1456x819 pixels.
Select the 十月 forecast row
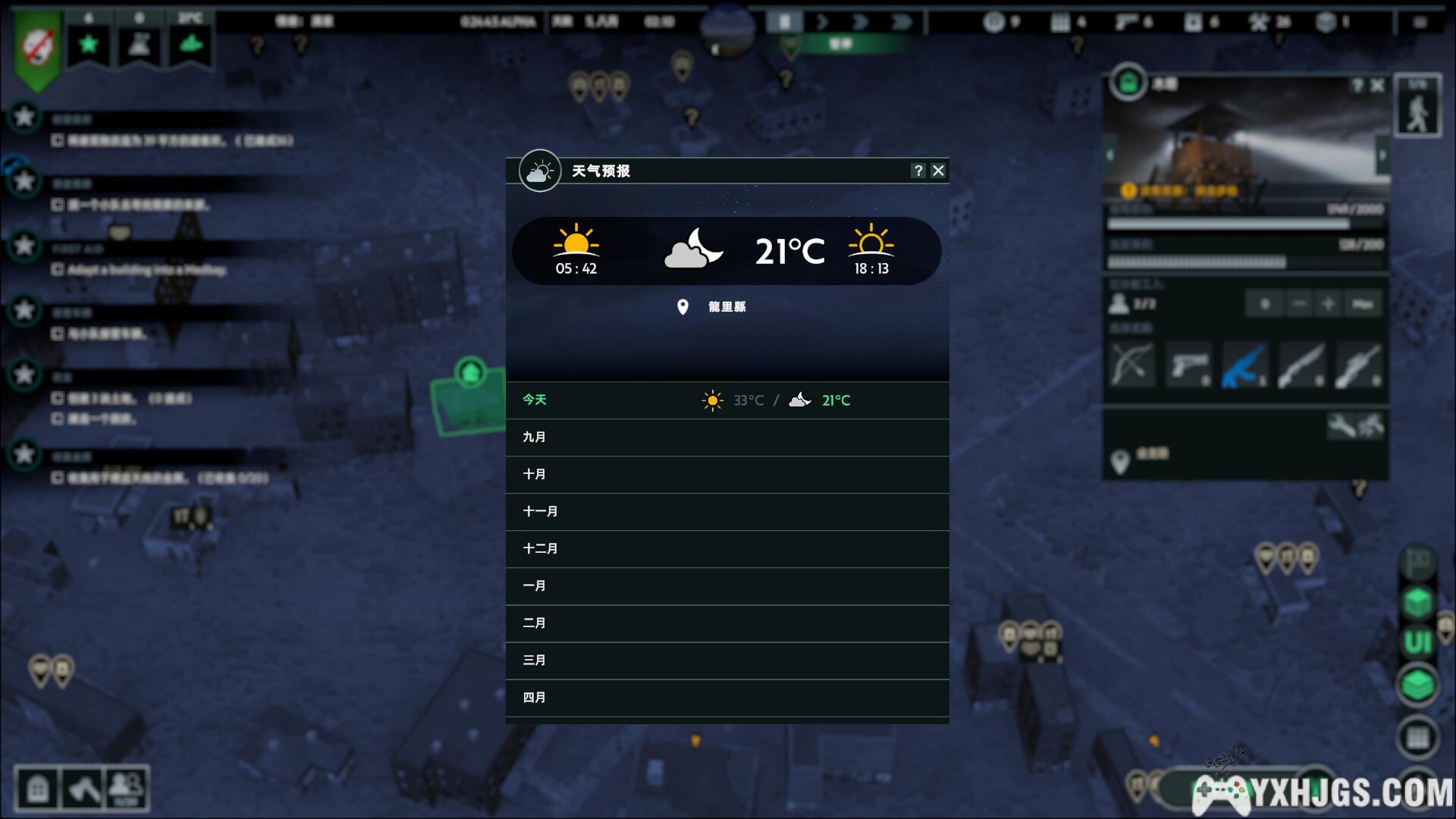click(x=726, y=475)
